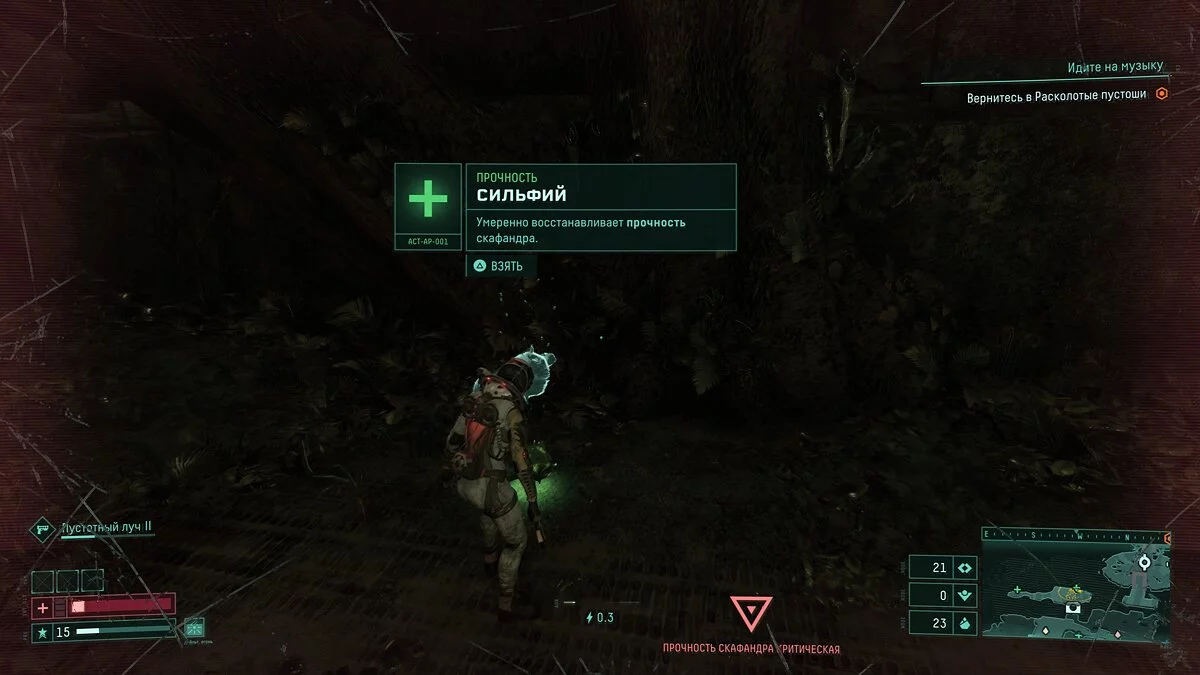1200x675 pixels.
Task: Select the red cross suit integrity icon
Action: (43, 607)
